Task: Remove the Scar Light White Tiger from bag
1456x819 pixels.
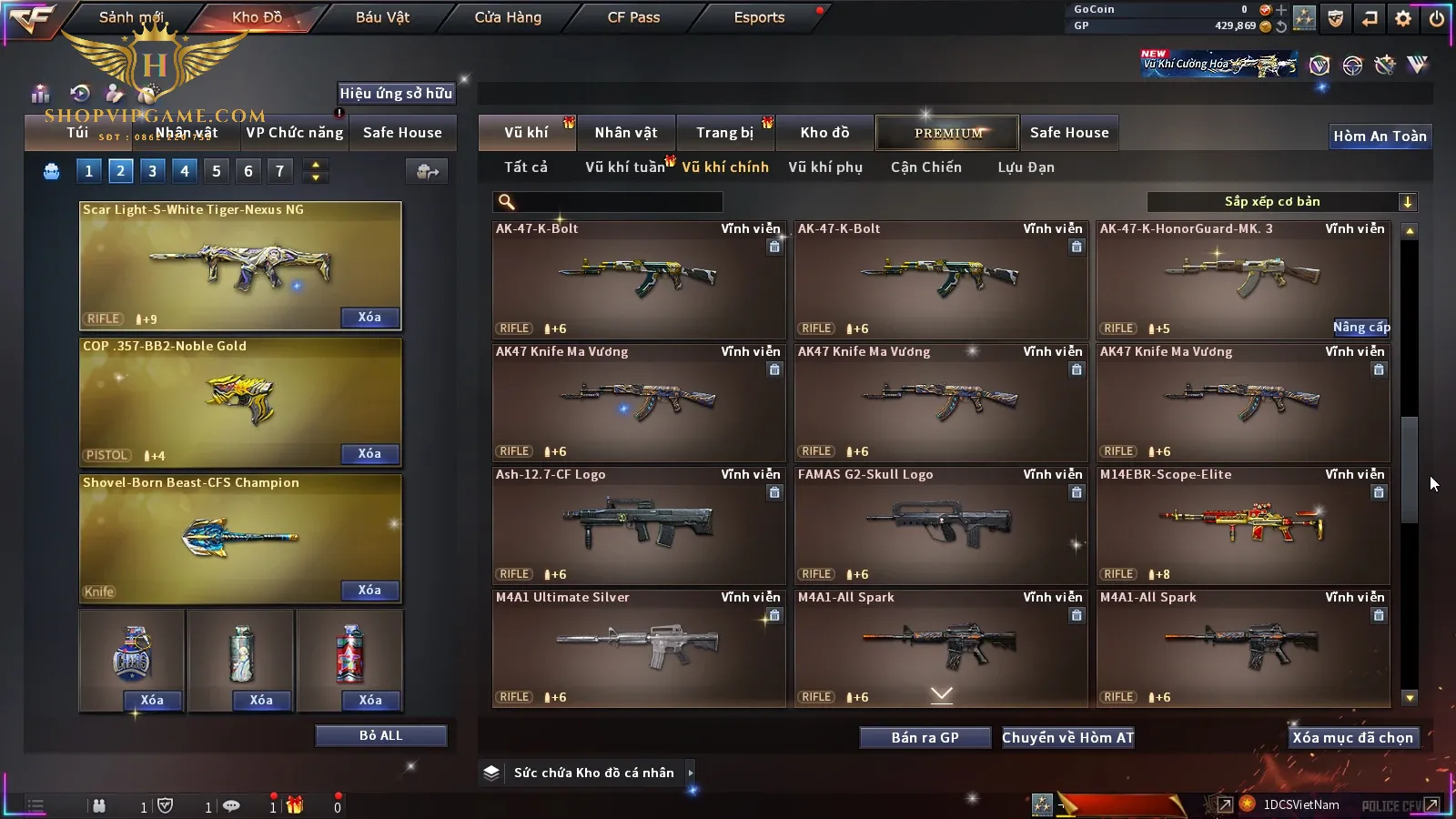Action: pyautogui.click(x=369, y=318)
